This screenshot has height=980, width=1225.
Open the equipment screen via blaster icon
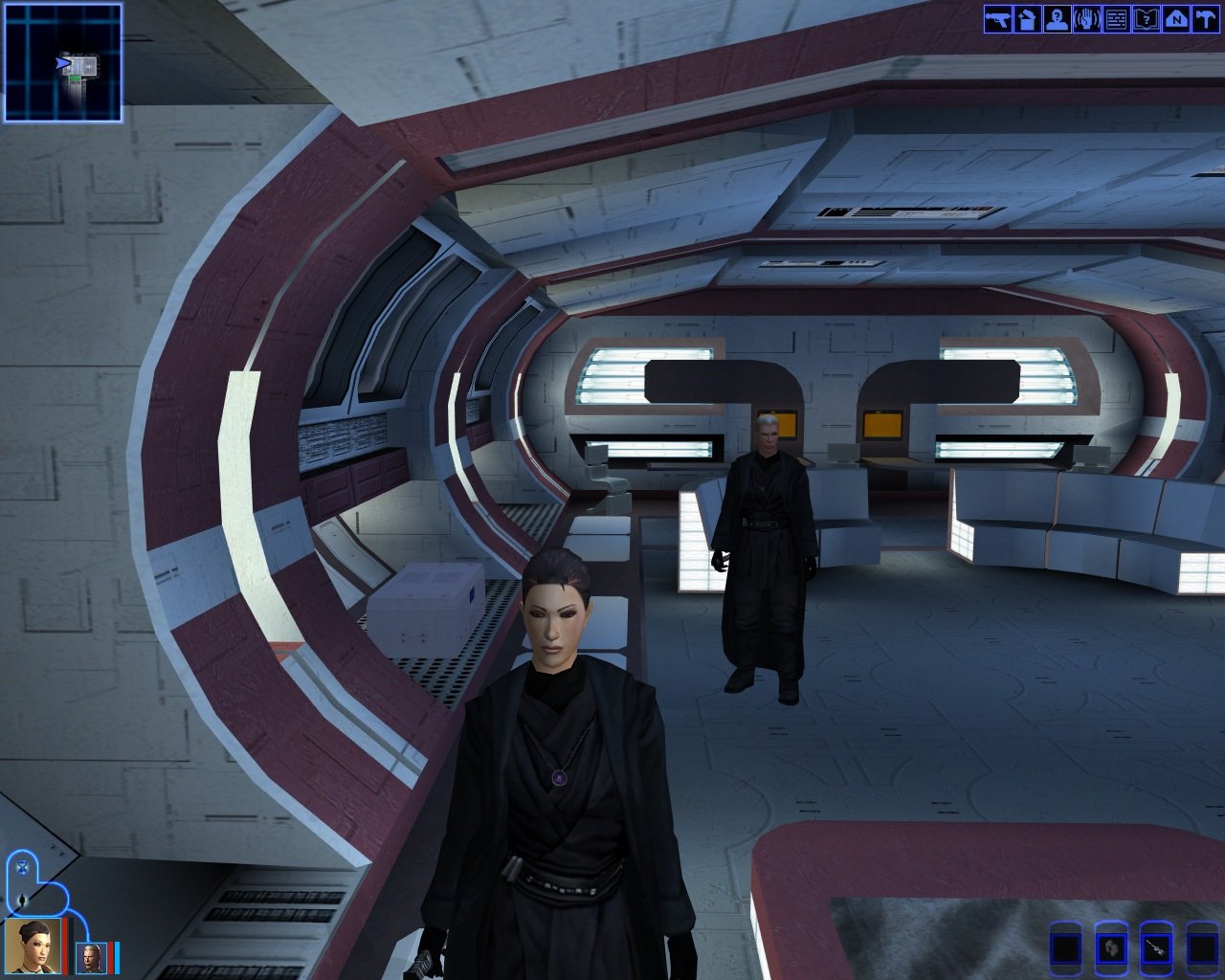tap(998, 19)
